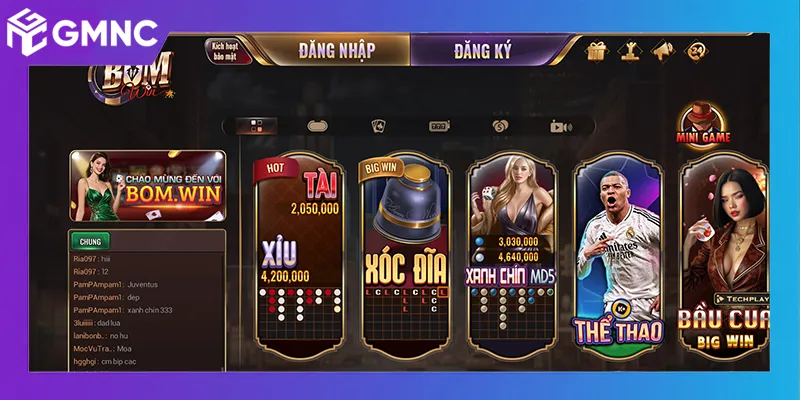Switch to the playing cards category tab
Screen dimensions: 800x400
[x=379, y=126]
